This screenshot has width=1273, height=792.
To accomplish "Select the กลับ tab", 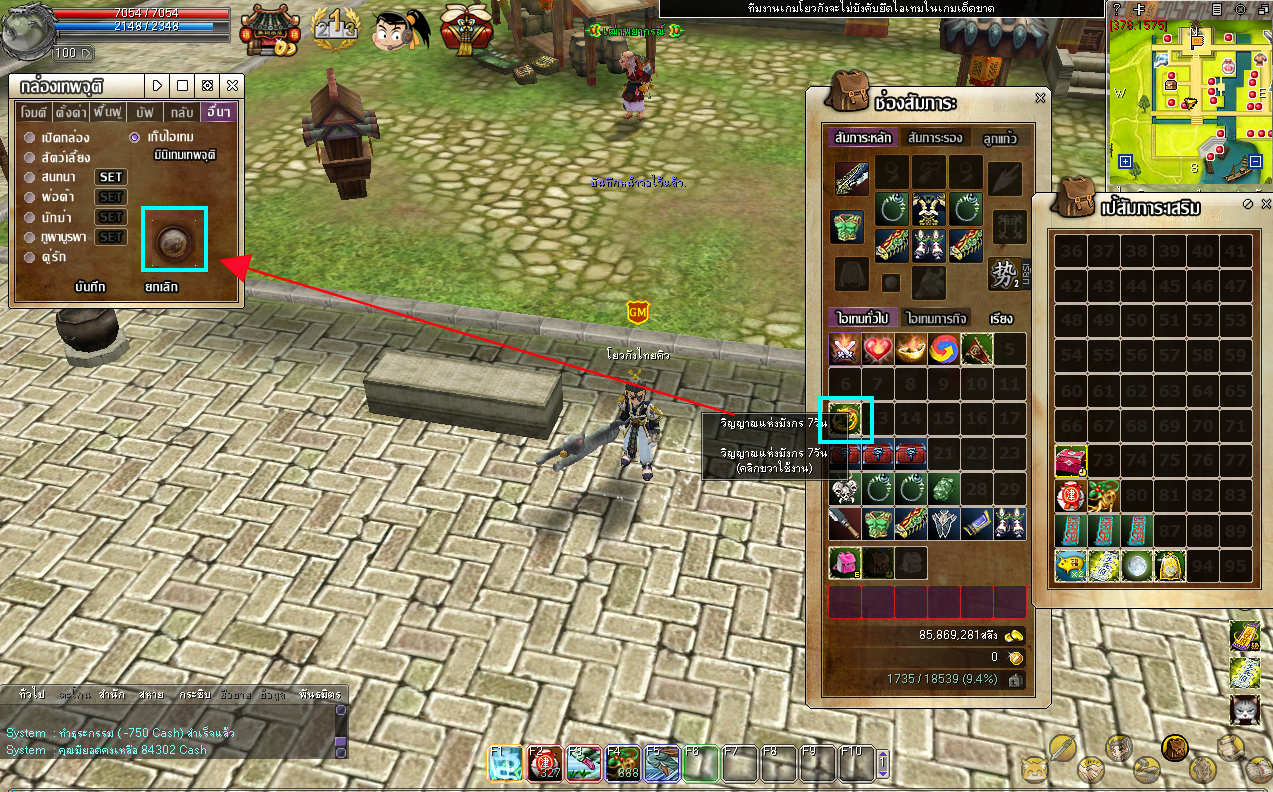I will point(181,112).
